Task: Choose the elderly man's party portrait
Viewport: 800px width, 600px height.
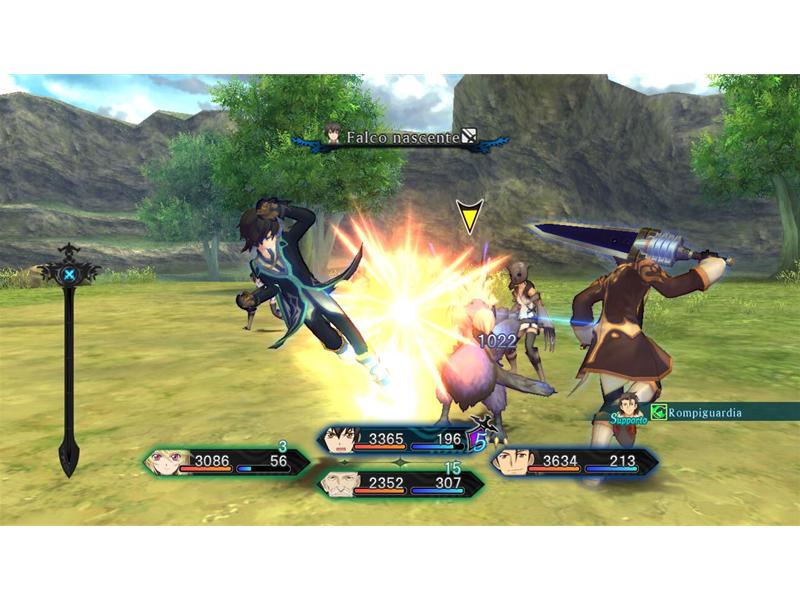Action: click(x=338, y=484)
